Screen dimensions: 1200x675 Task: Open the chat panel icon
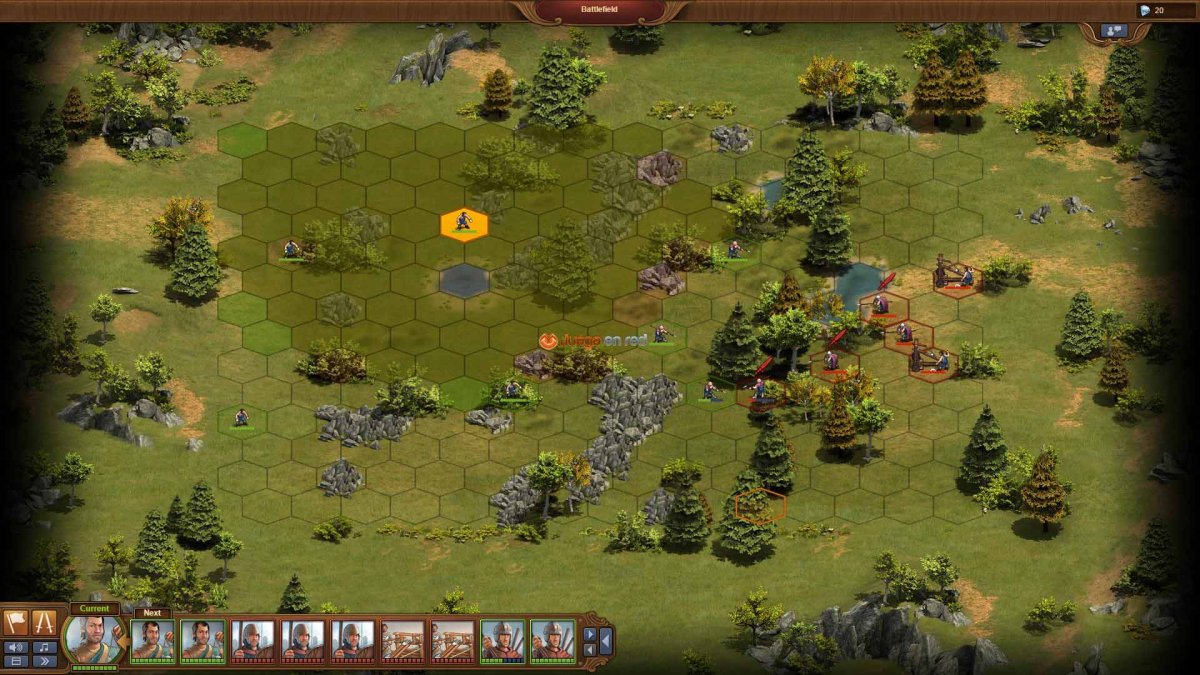click(1113, 31)
